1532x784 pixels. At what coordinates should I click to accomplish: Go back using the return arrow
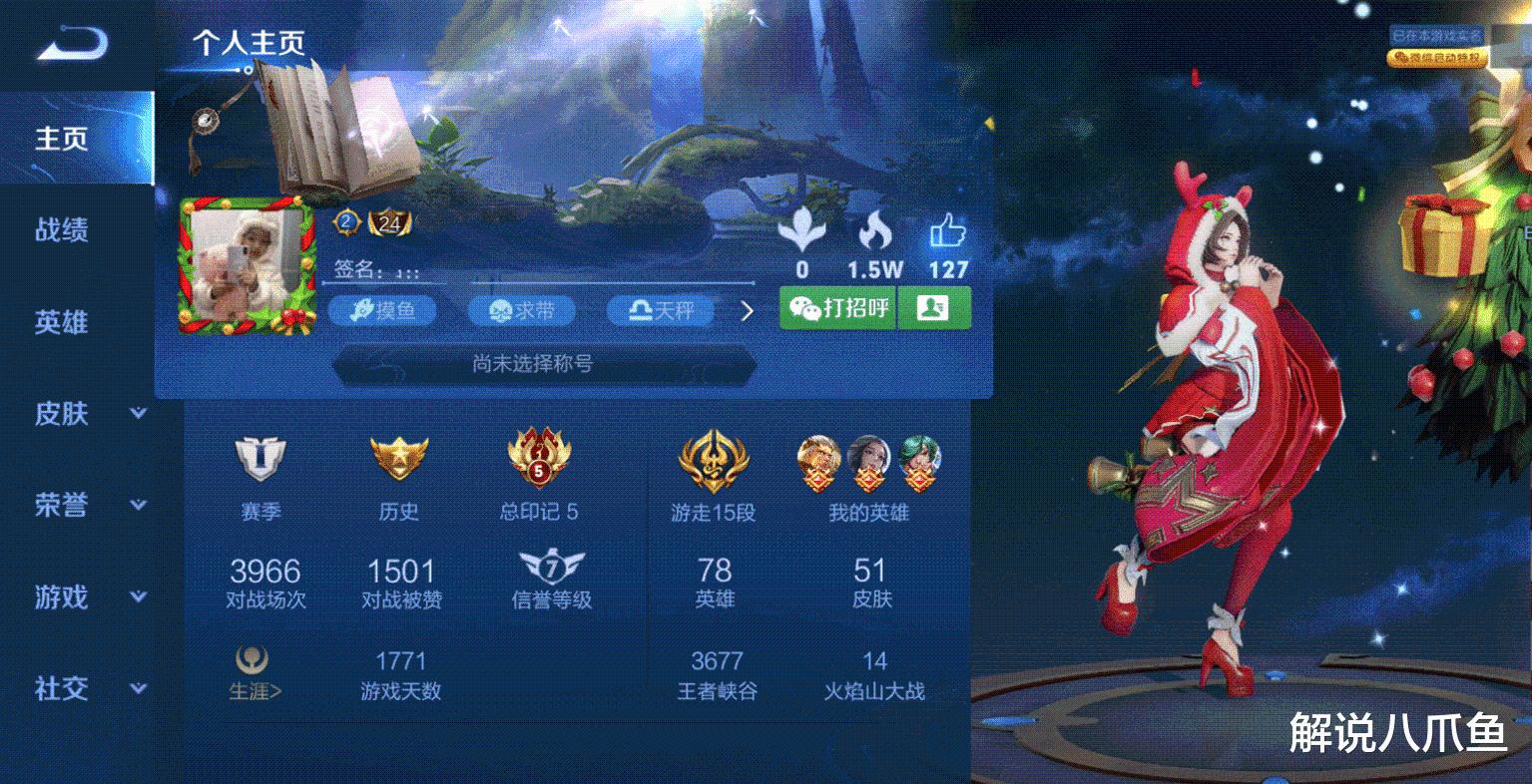click(71, 41)
